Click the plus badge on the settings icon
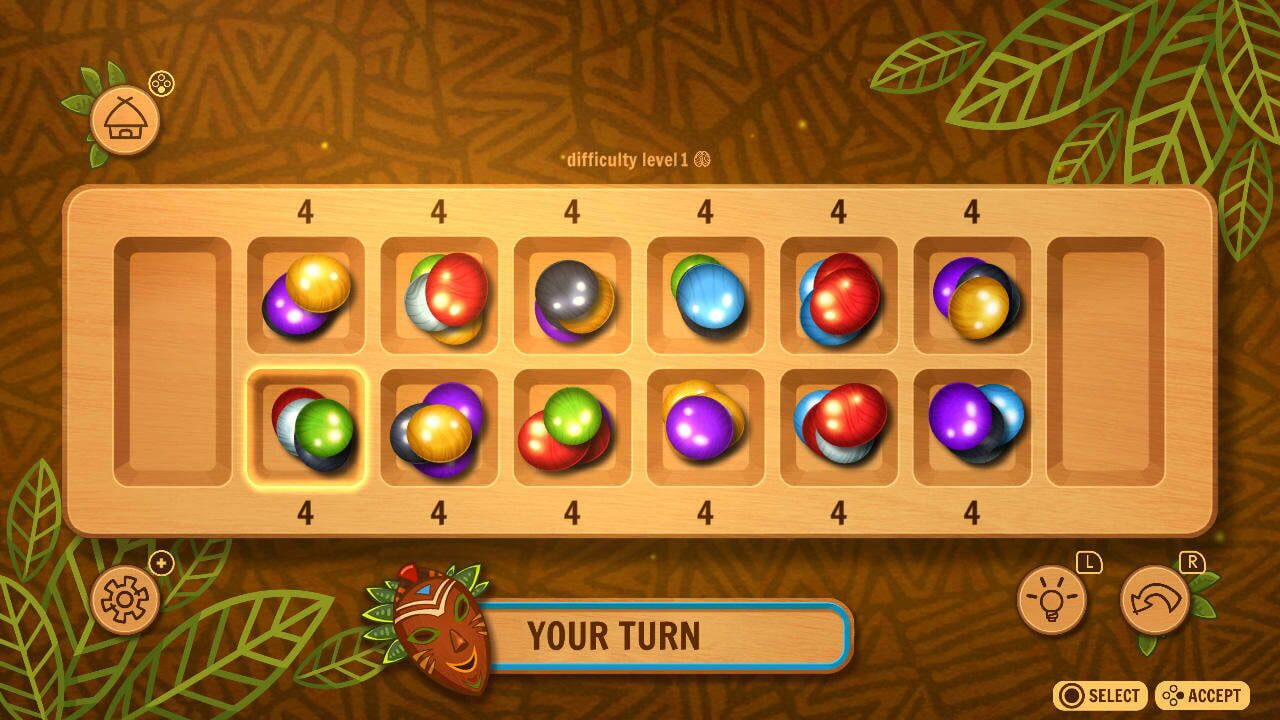This screenshot has width=1280, height=720. click(x=162, y=563)
